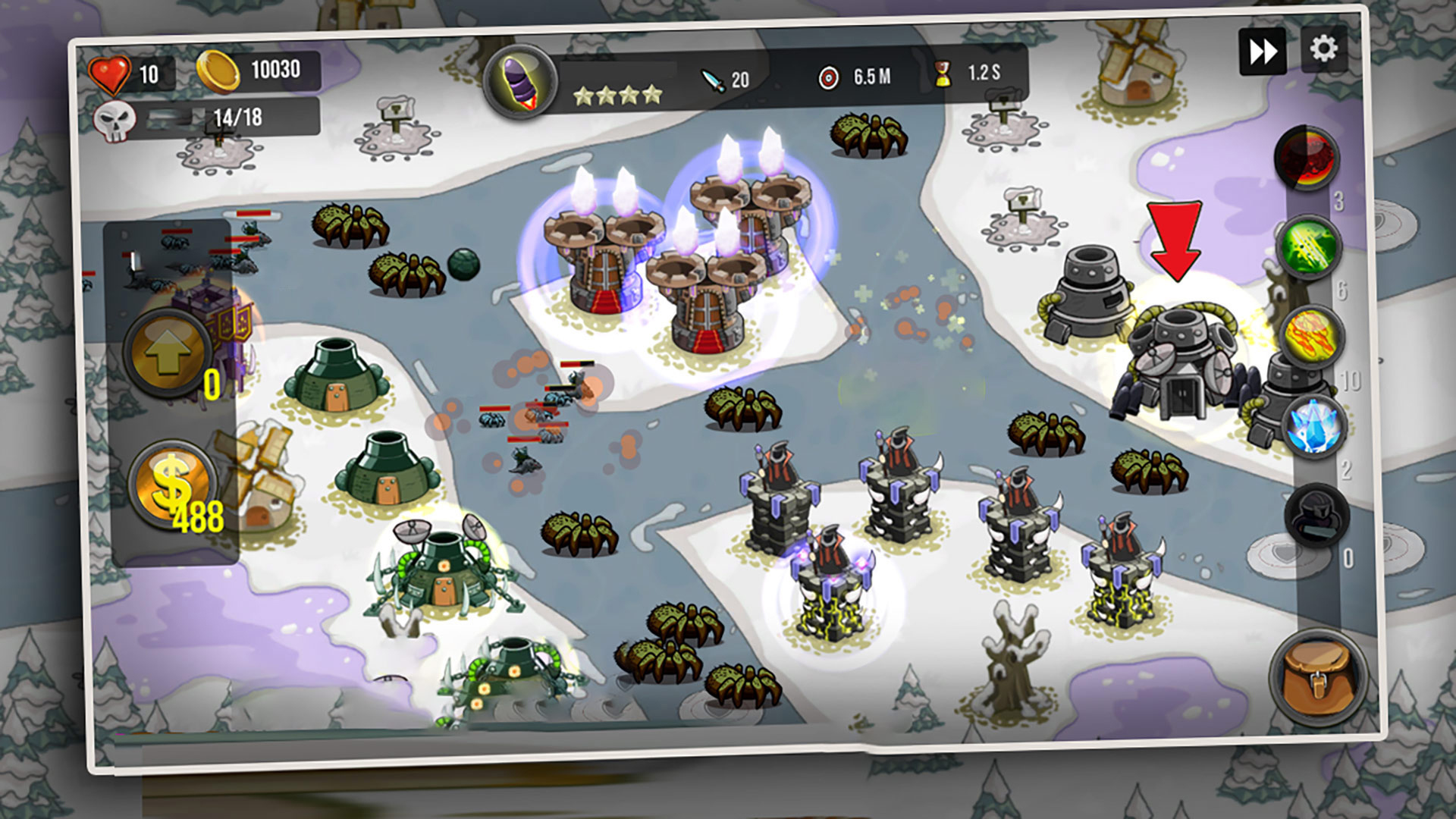Click the purple rocket tower portrait
The width and height of the screenshot is (1456, 819).
tap(520, 80)
